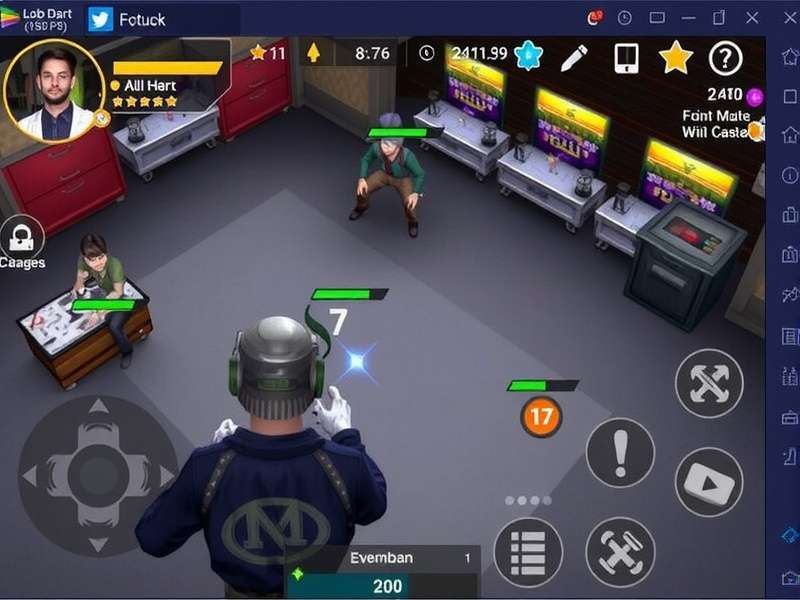The width and height of the screenshot is (800, 600).
Task: Tap the Caages lock button
Action: click(21, 239)
